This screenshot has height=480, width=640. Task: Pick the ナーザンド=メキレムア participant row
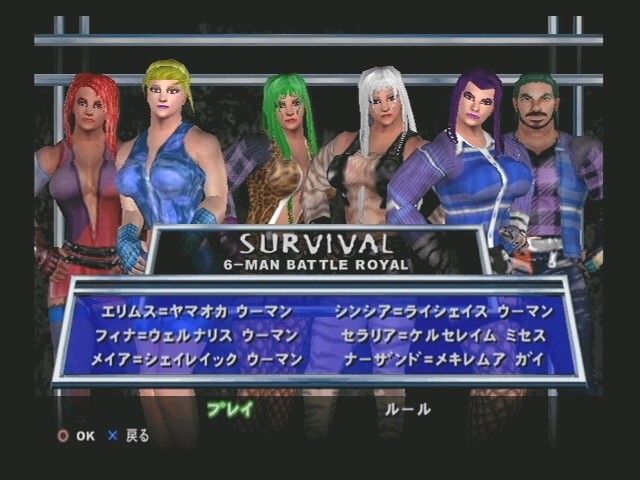click(455, 358)
